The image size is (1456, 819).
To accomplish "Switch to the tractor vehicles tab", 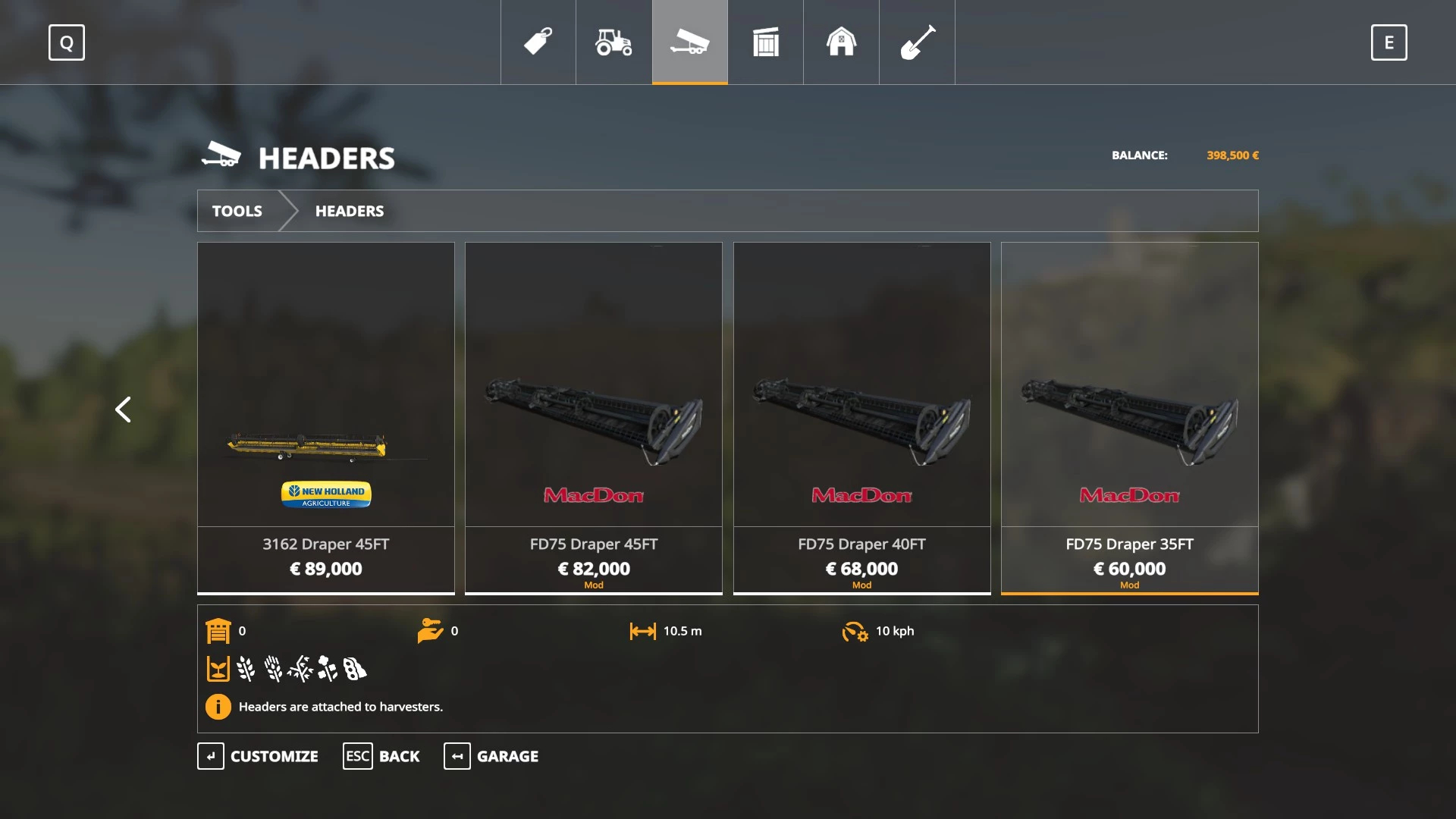I will (x=613, y=42).
